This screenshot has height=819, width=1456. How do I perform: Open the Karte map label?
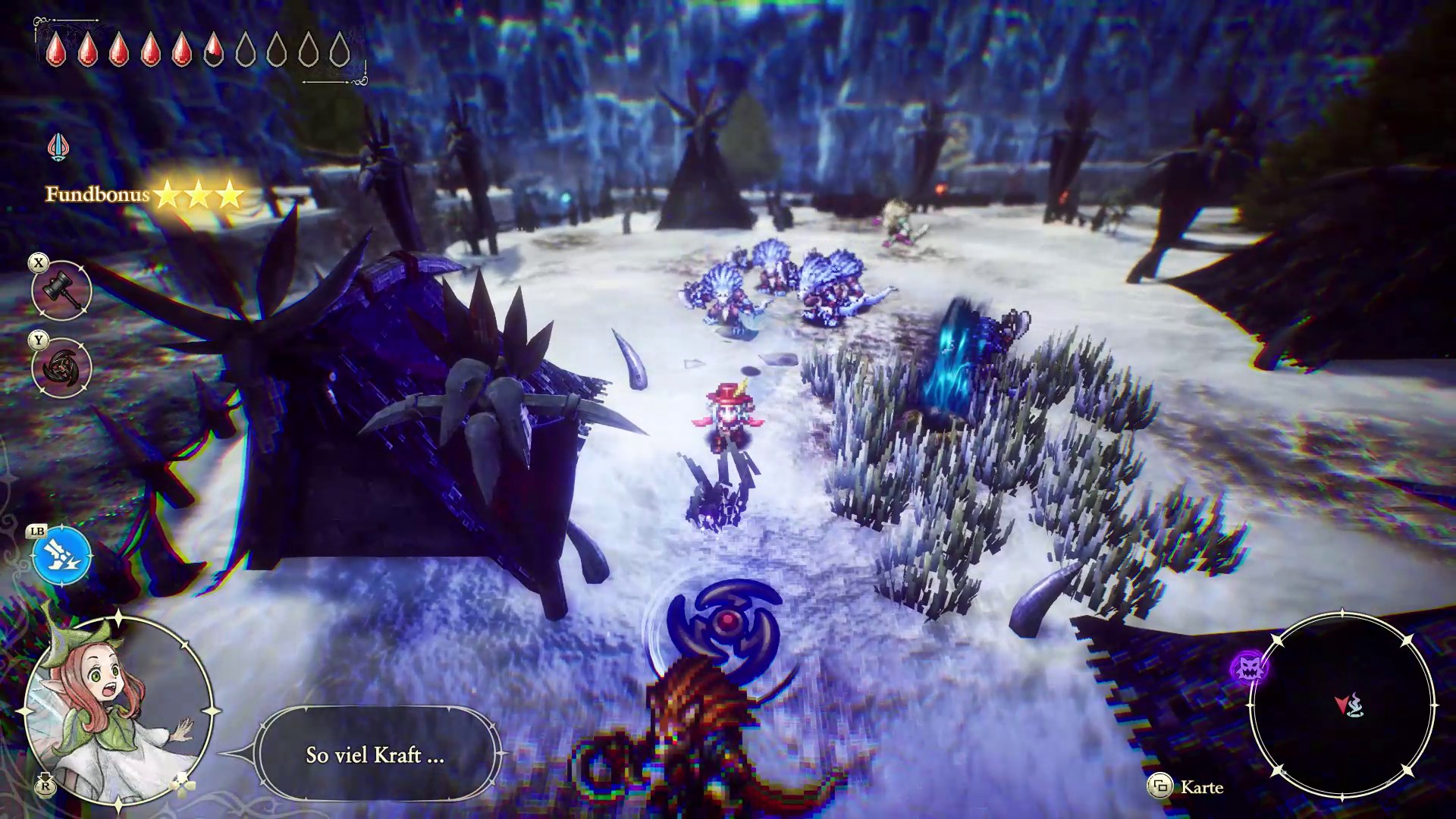(x=1201, y=787)
